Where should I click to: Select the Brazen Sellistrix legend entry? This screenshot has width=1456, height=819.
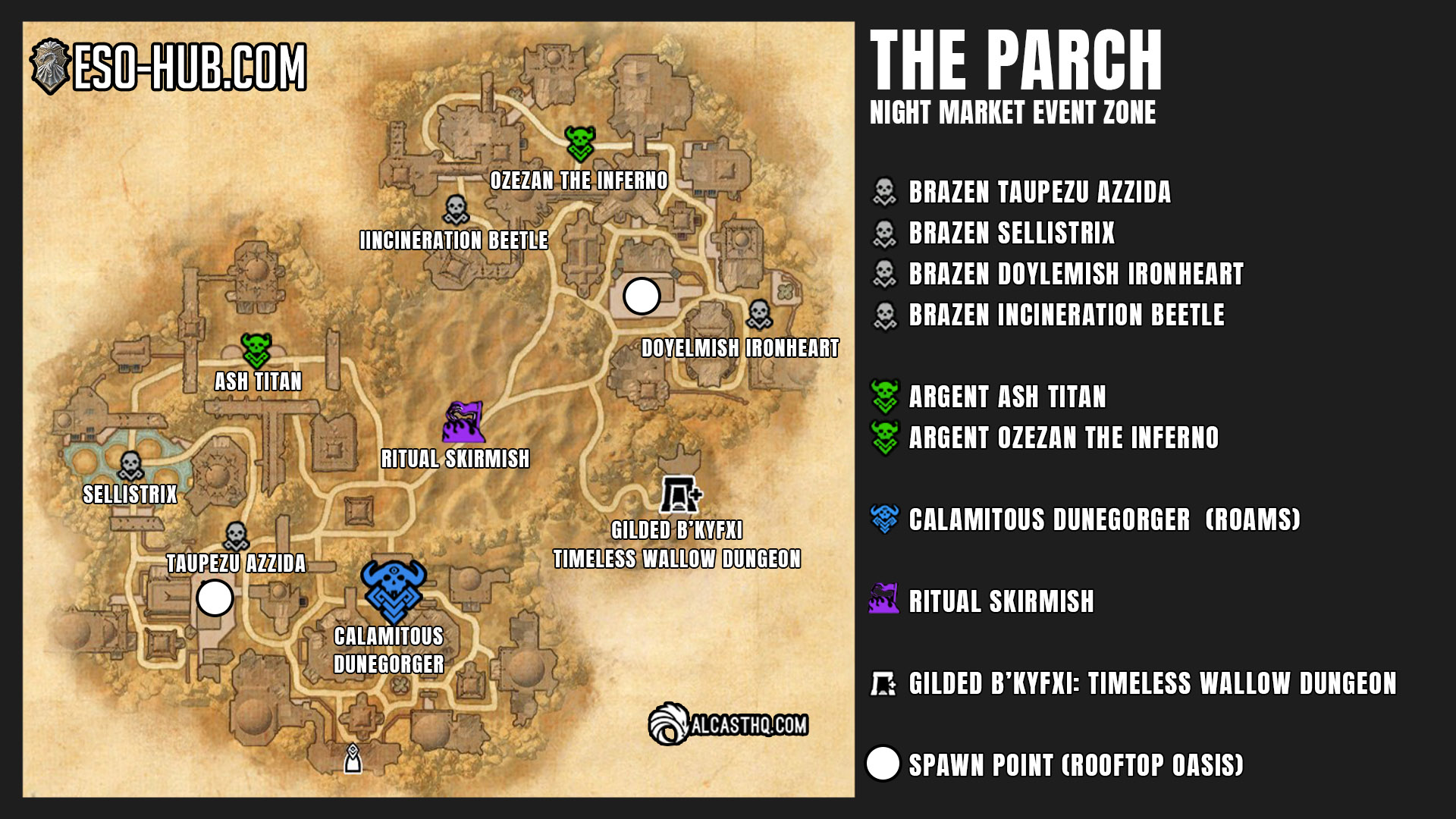1011,233
